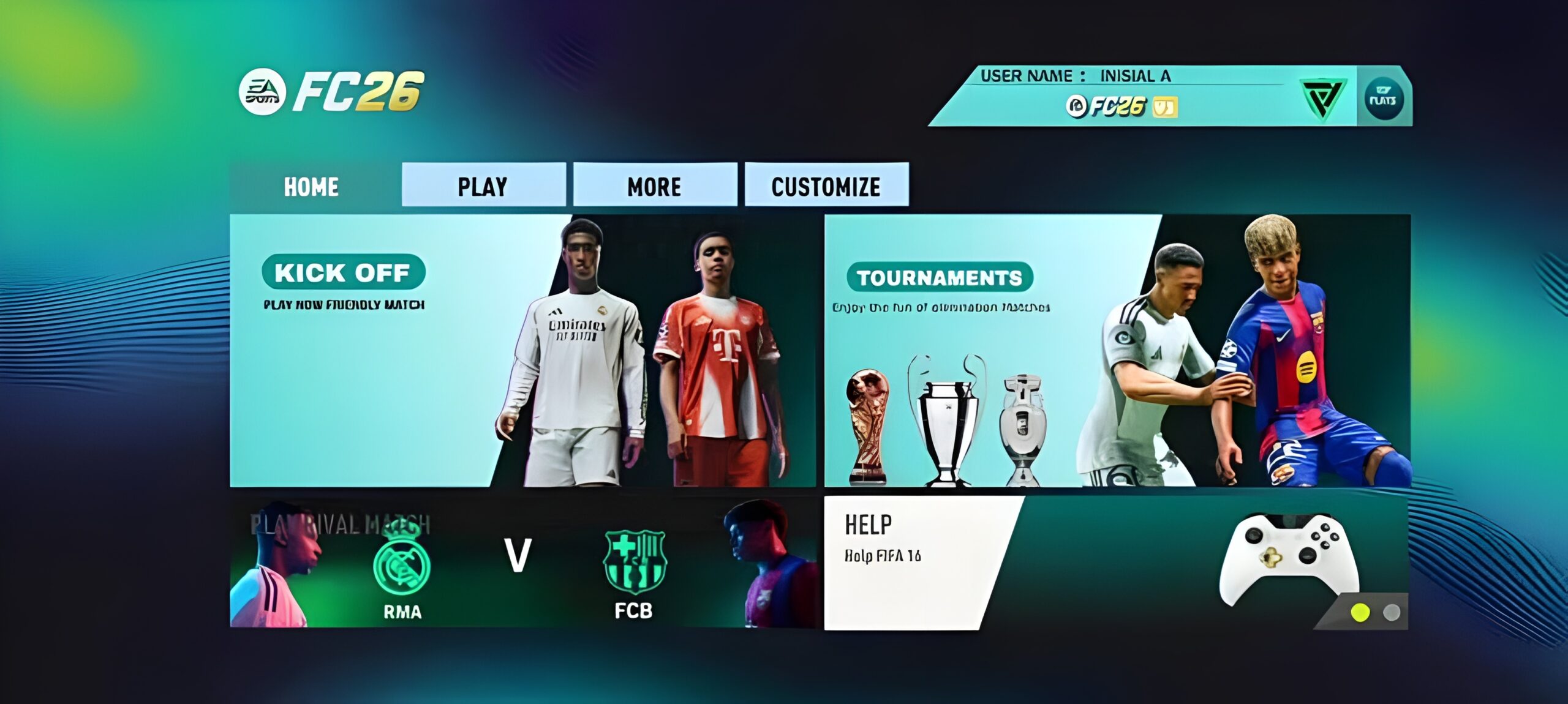Screen dimensions: 1568x704
Task: Switch to the HOME tab
Action: coord(311,187)
